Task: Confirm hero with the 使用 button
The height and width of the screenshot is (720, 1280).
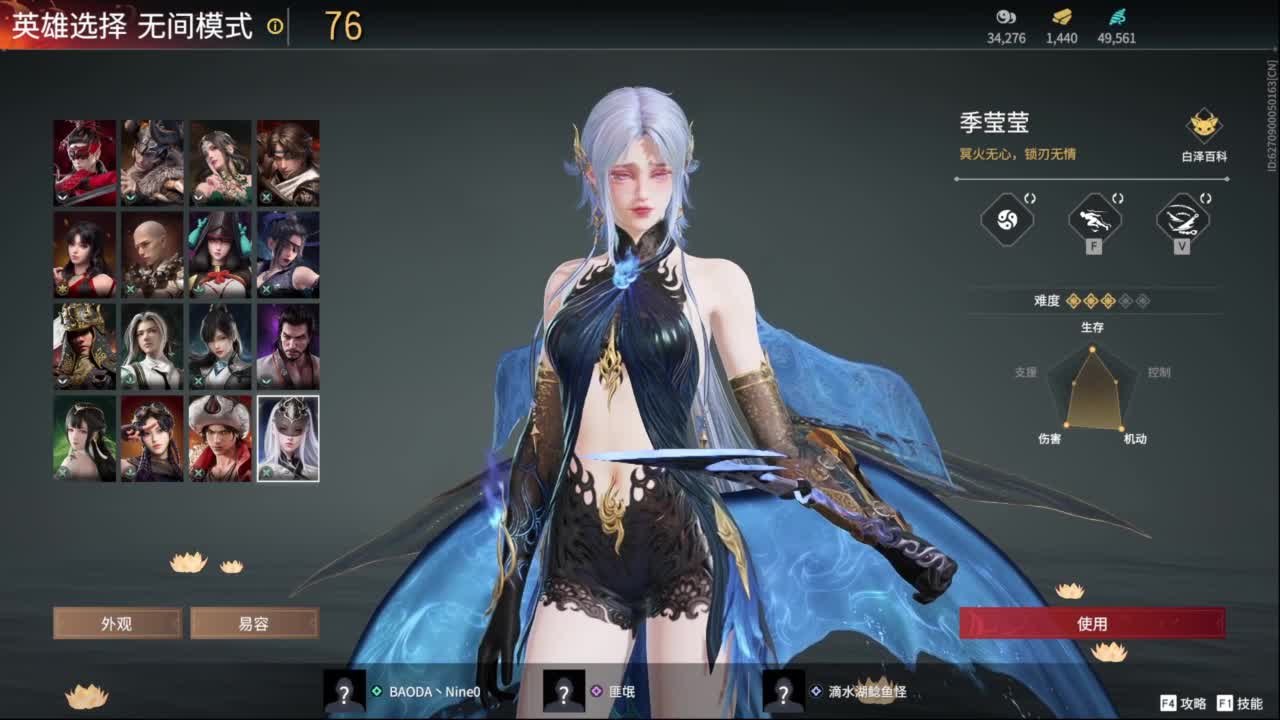Action: tap(1095, 622)
